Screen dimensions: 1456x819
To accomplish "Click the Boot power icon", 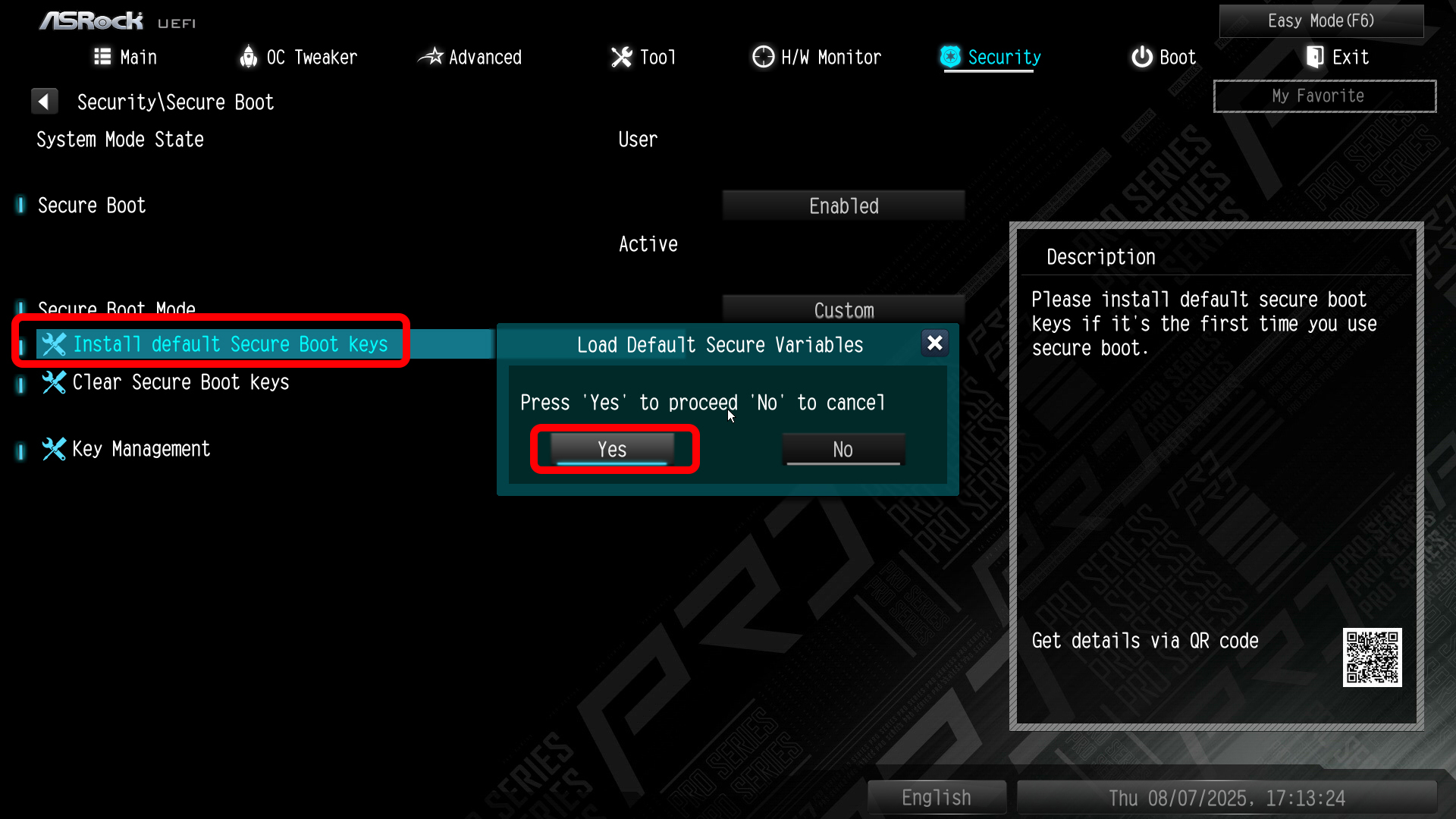I will click(1141, 57).
